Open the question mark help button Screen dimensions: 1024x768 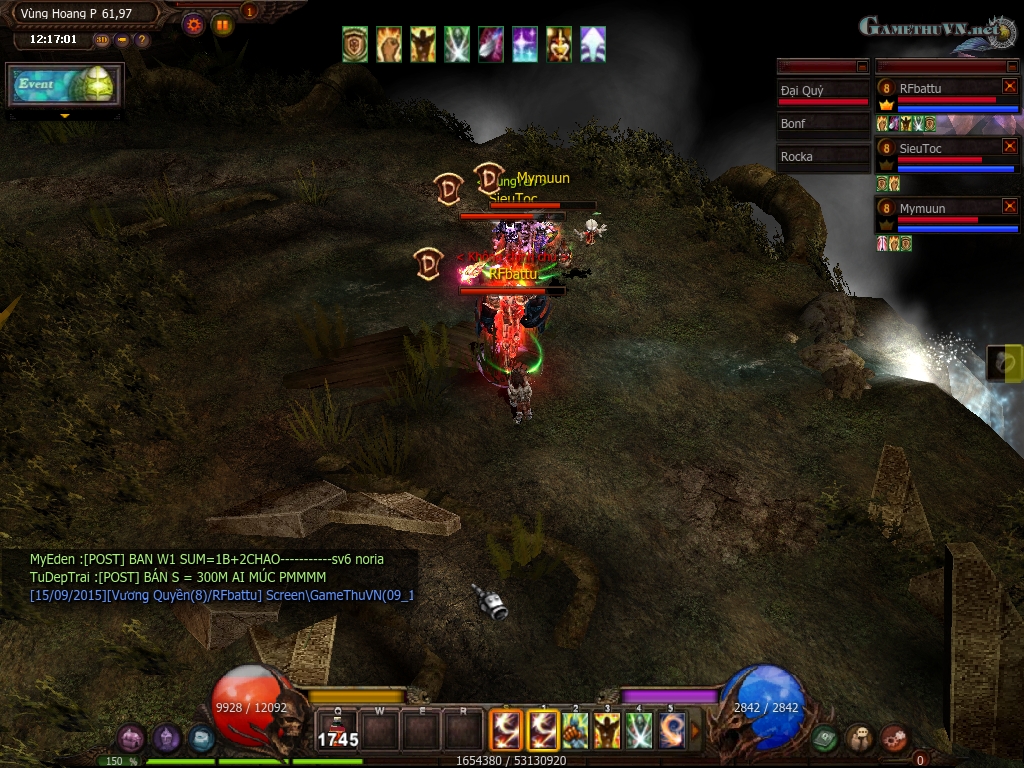point(142,40)
